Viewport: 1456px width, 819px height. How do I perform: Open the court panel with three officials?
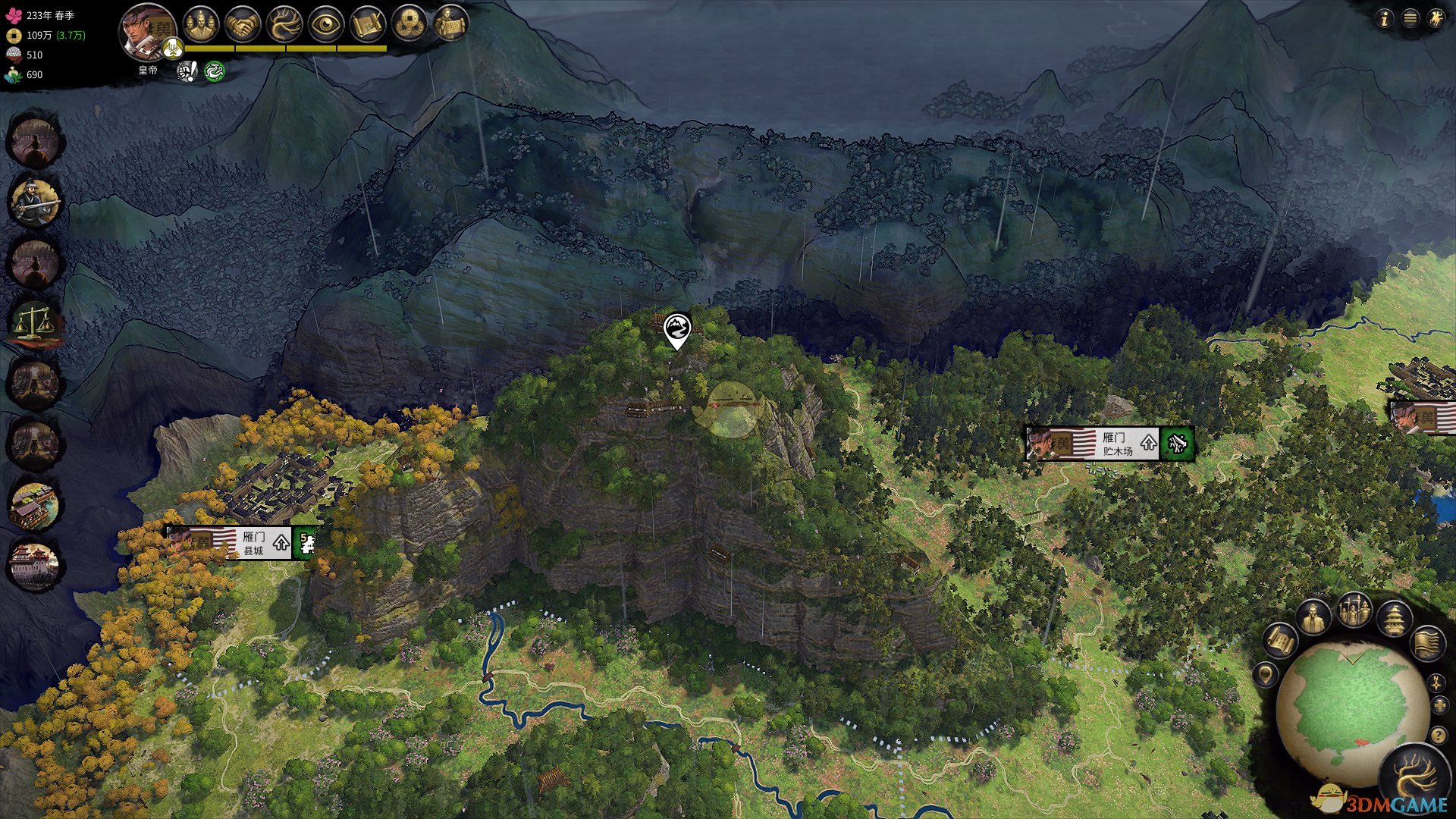coord(200,24)
